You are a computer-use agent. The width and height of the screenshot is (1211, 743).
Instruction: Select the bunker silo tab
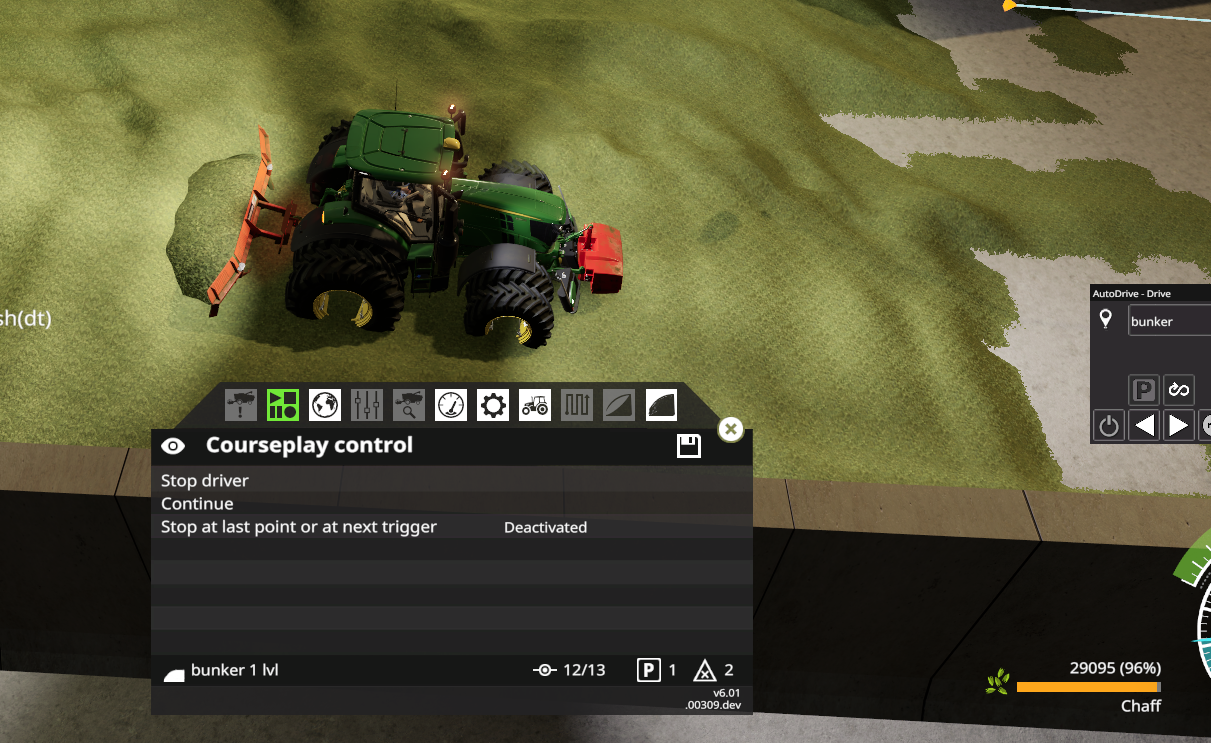point(661,405)
